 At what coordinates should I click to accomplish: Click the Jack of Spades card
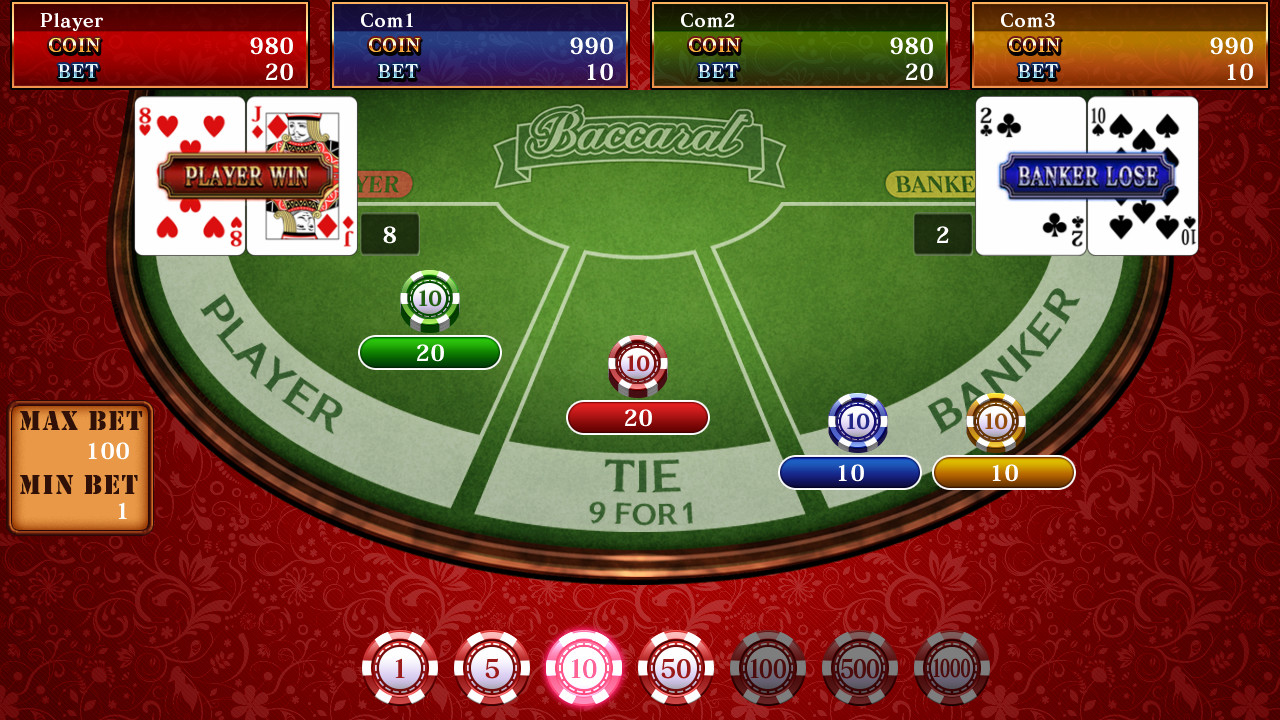point(300,175)
